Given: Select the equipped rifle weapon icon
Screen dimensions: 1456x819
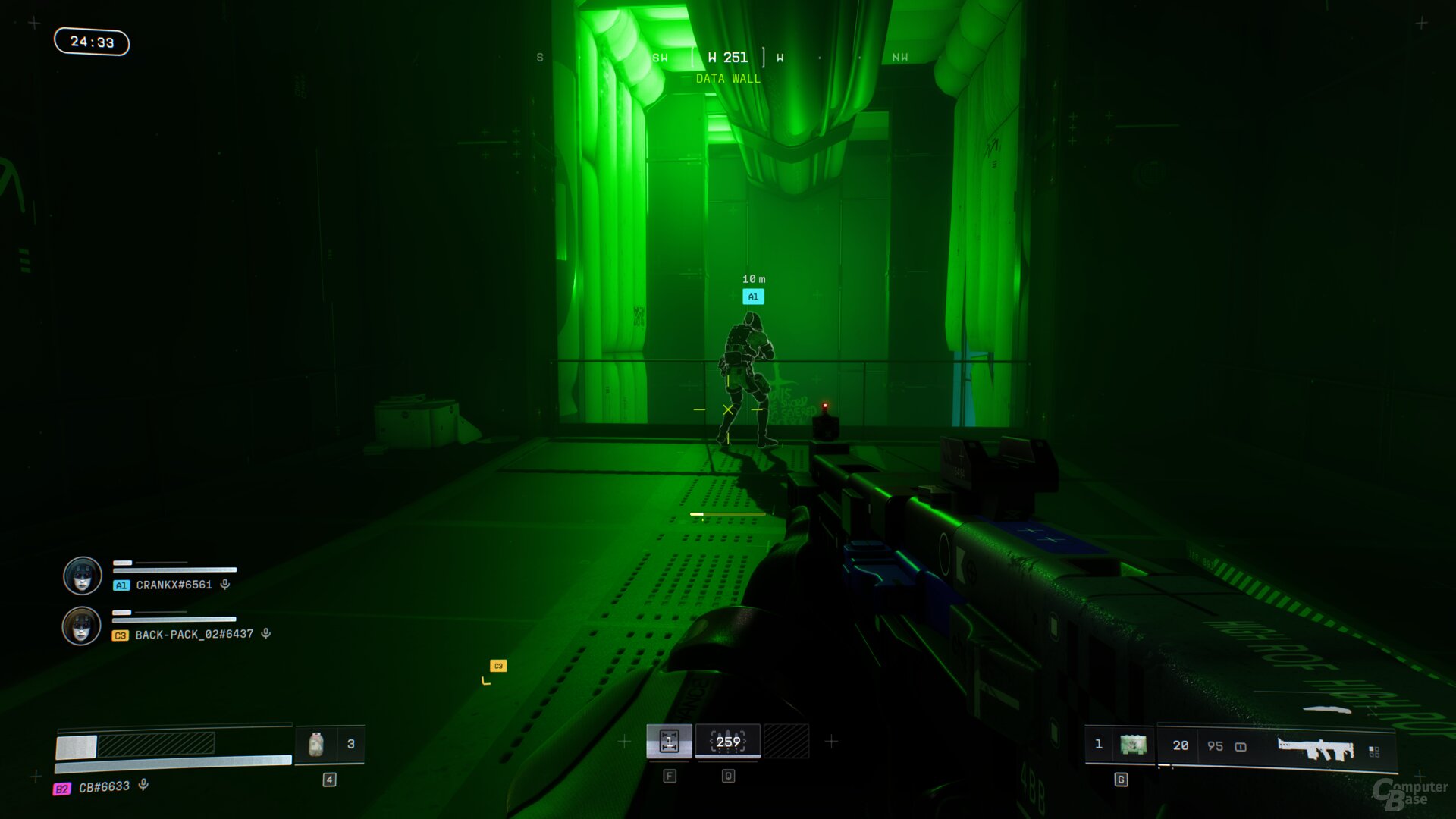Looking at the screenshot, I should click(x=1315, y=748).
